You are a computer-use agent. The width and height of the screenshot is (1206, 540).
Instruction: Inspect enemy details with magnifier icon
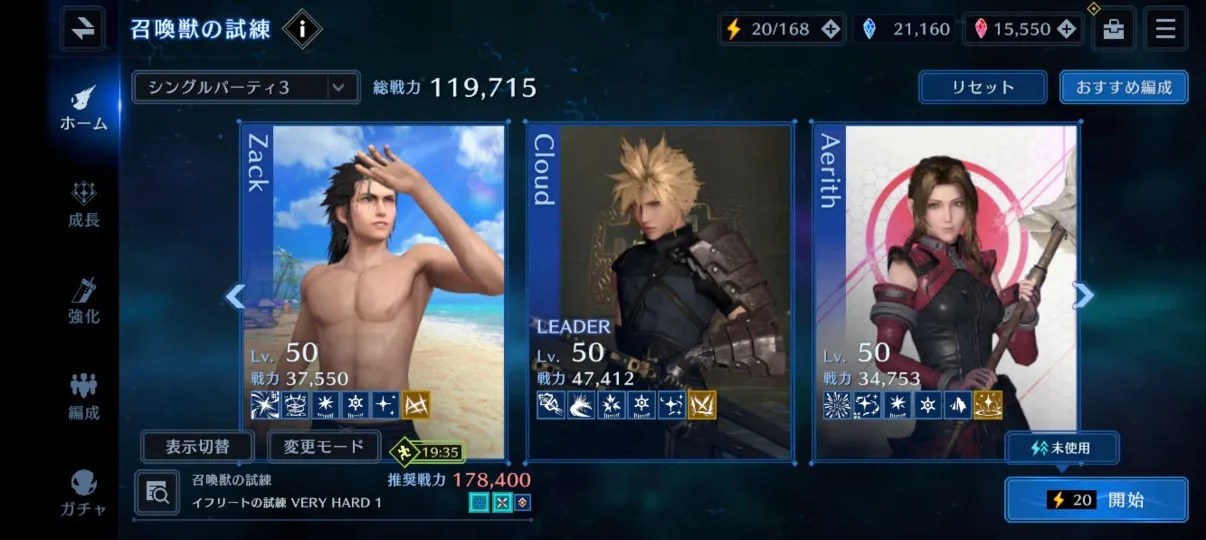pos(157,492)
